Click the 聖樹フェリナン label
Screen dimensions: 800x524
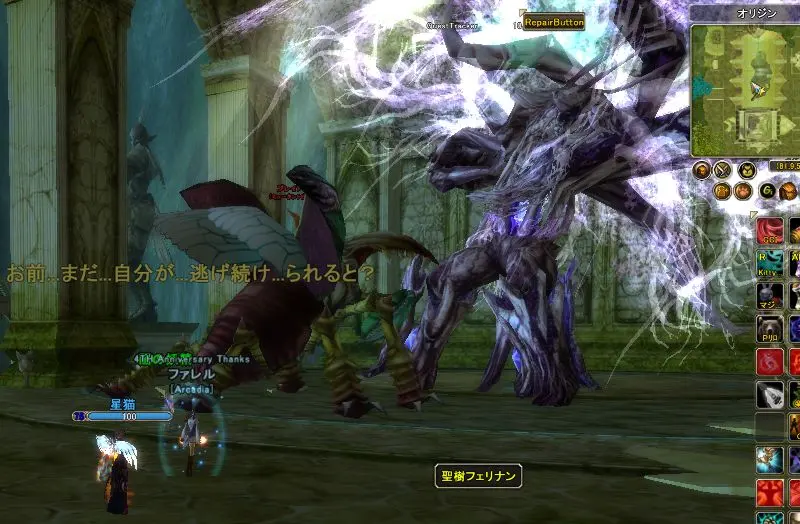tap(479, 477)
